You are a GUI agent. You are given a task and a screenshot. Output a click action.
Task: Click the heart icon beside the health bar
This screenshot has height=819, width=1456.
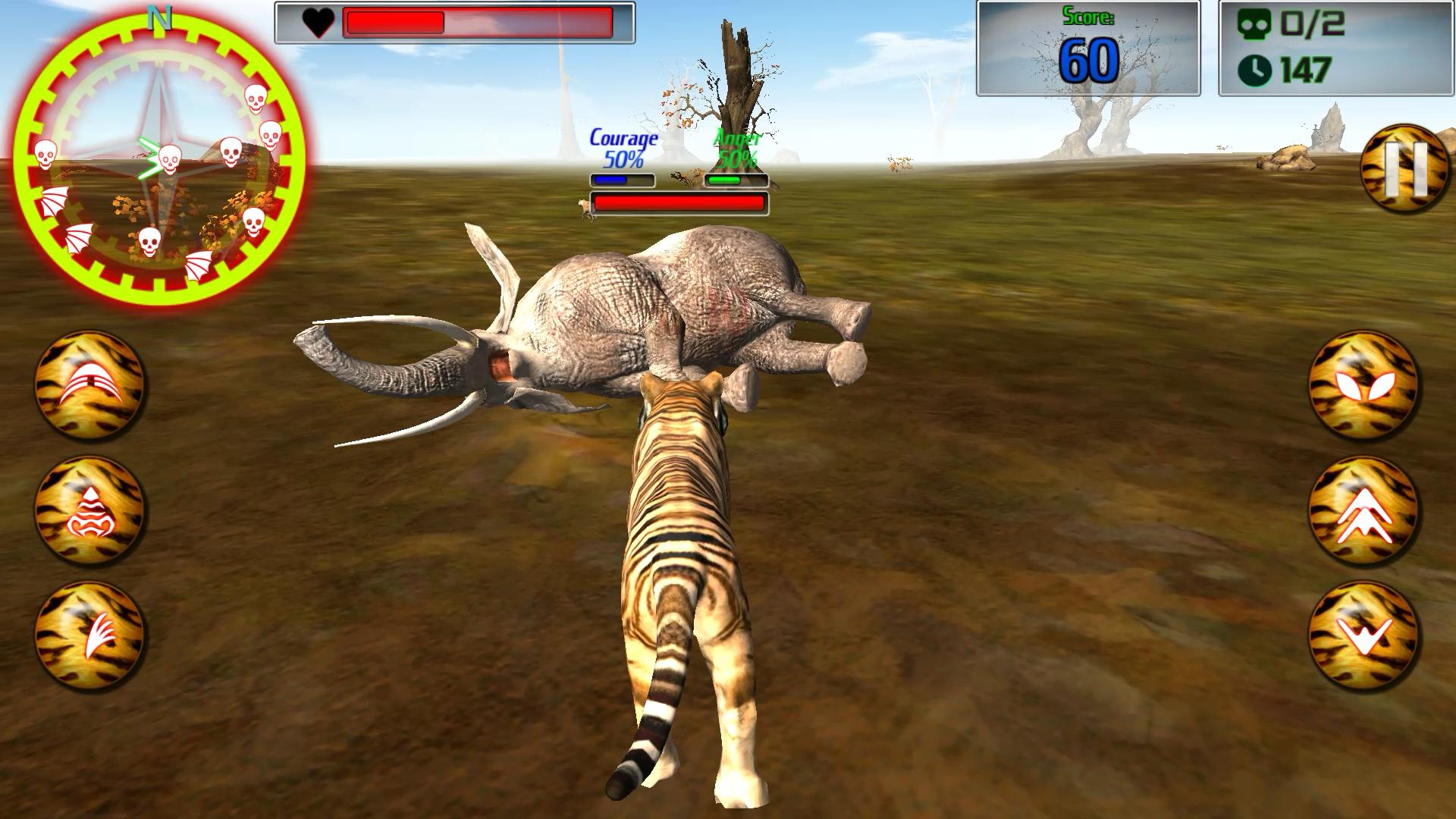319,22
